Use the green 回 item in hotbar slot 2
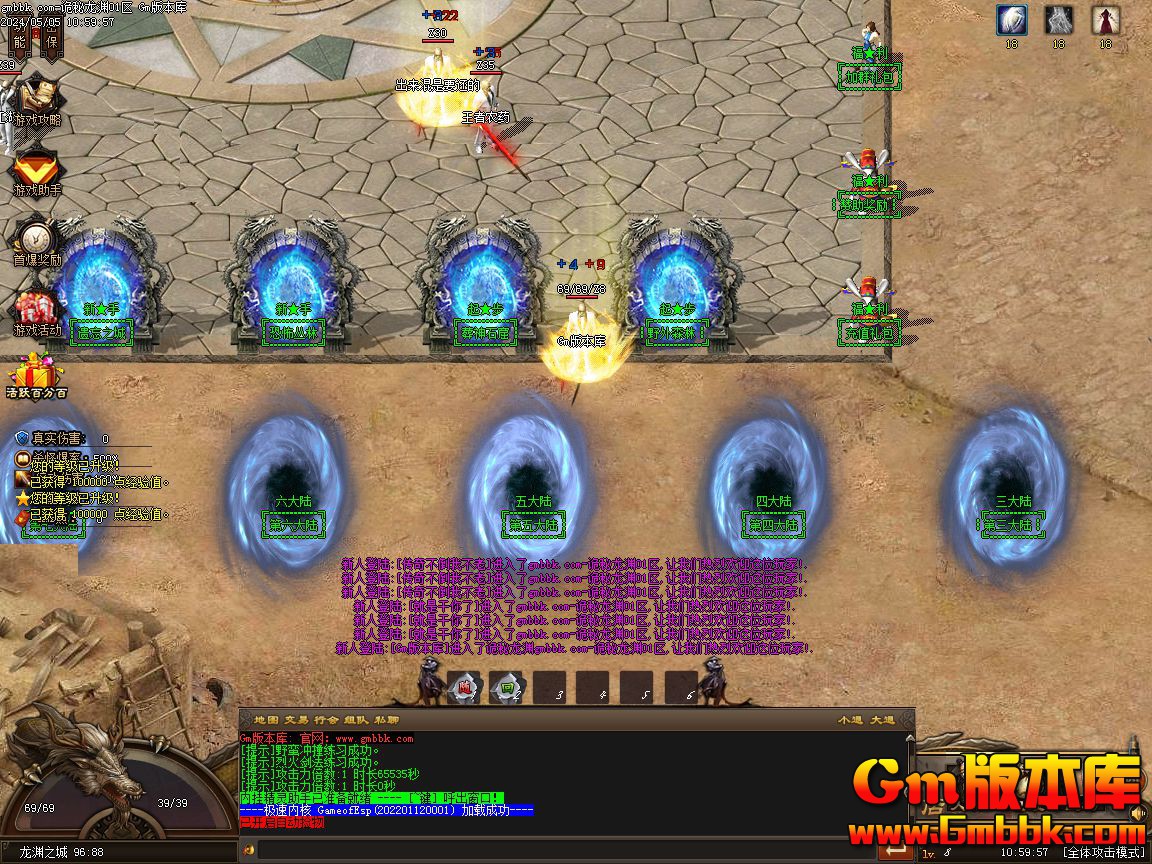This screenshot has width=1152, height=864. [508, 687]
